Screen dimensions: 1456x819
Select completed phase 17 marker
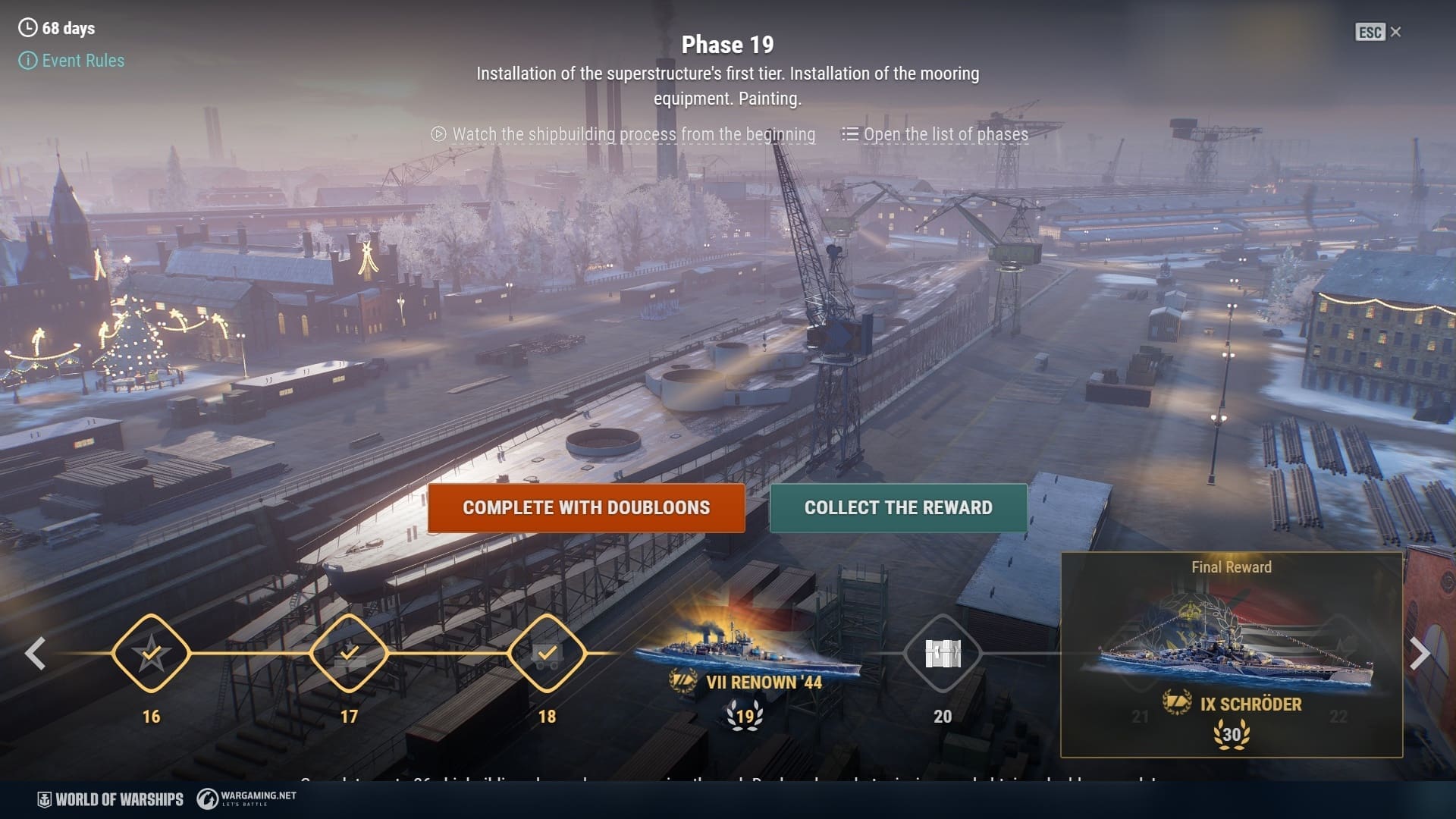click(349, 653)
